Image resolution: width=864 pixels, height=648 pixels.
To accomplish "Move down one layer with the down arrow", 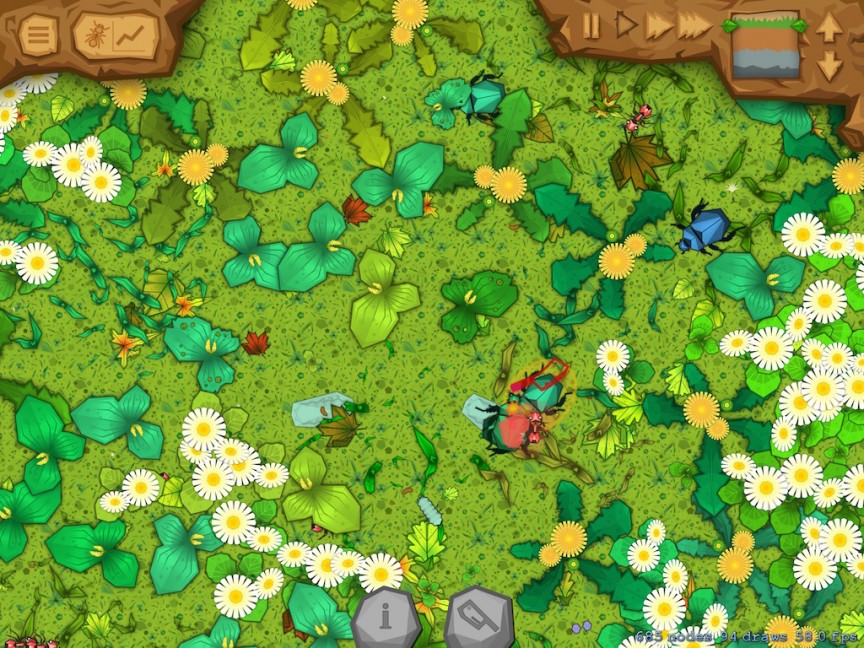I will pyautogui.click(x=829, y=66).
